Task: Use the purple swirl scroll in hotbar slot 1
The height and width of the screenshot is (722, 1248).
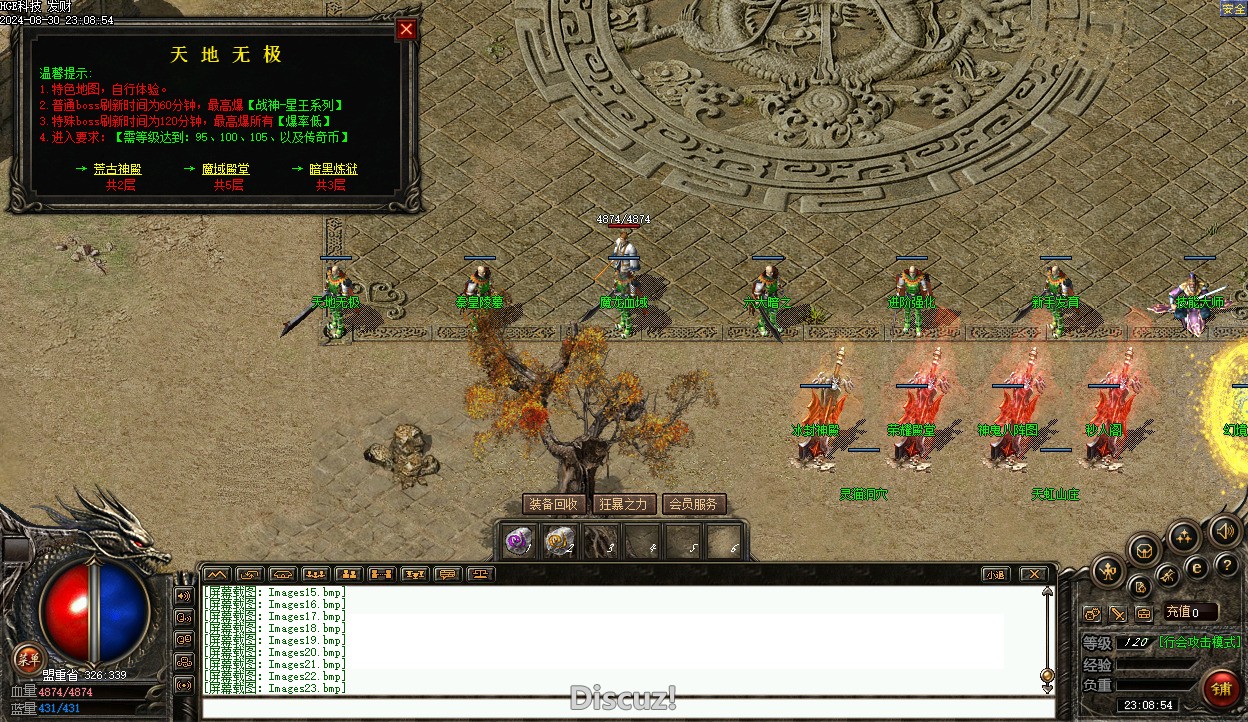Action: [518, 542]
